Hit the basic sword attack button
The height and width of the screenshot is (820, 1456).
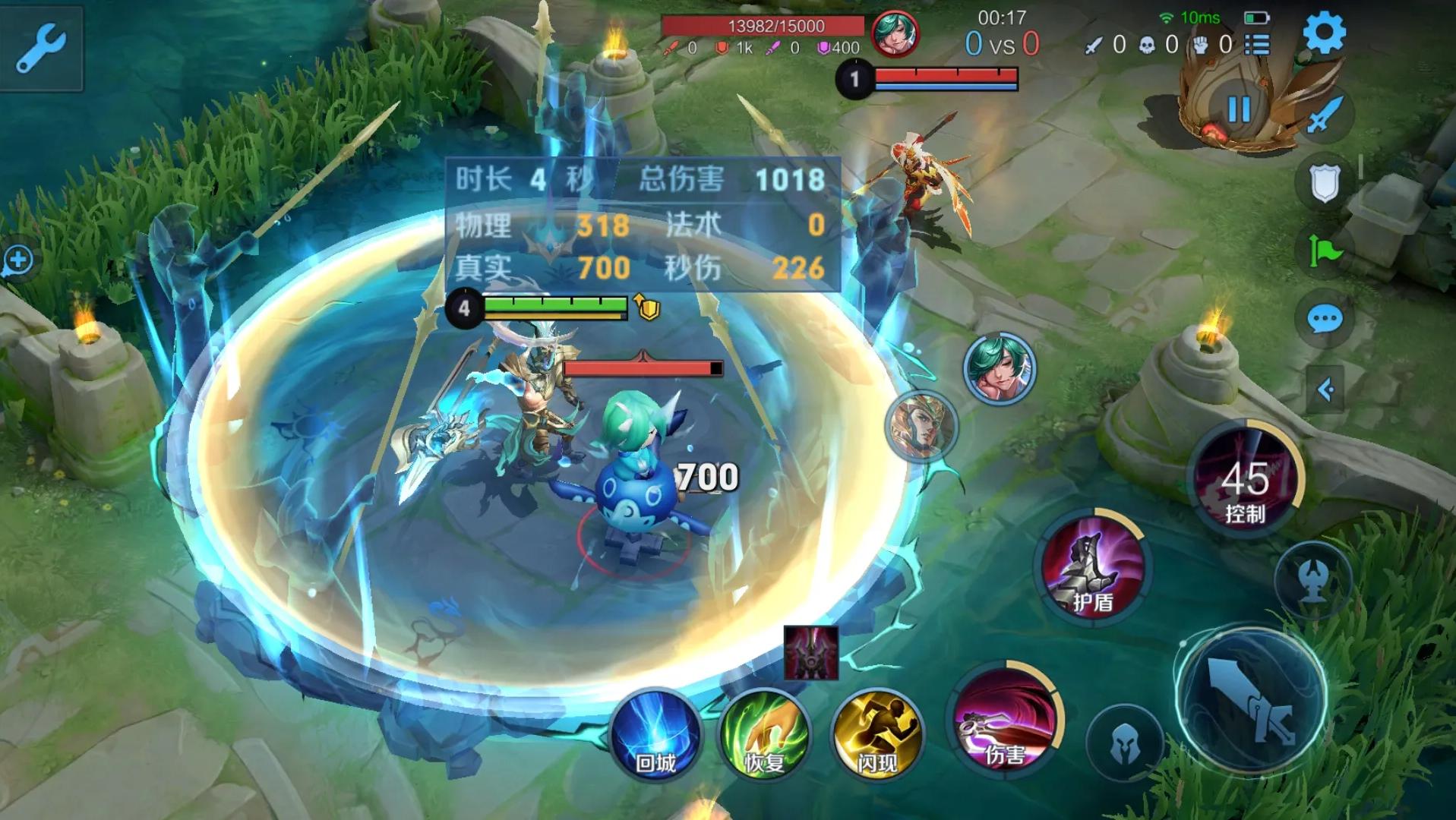tap(1252, 699)
